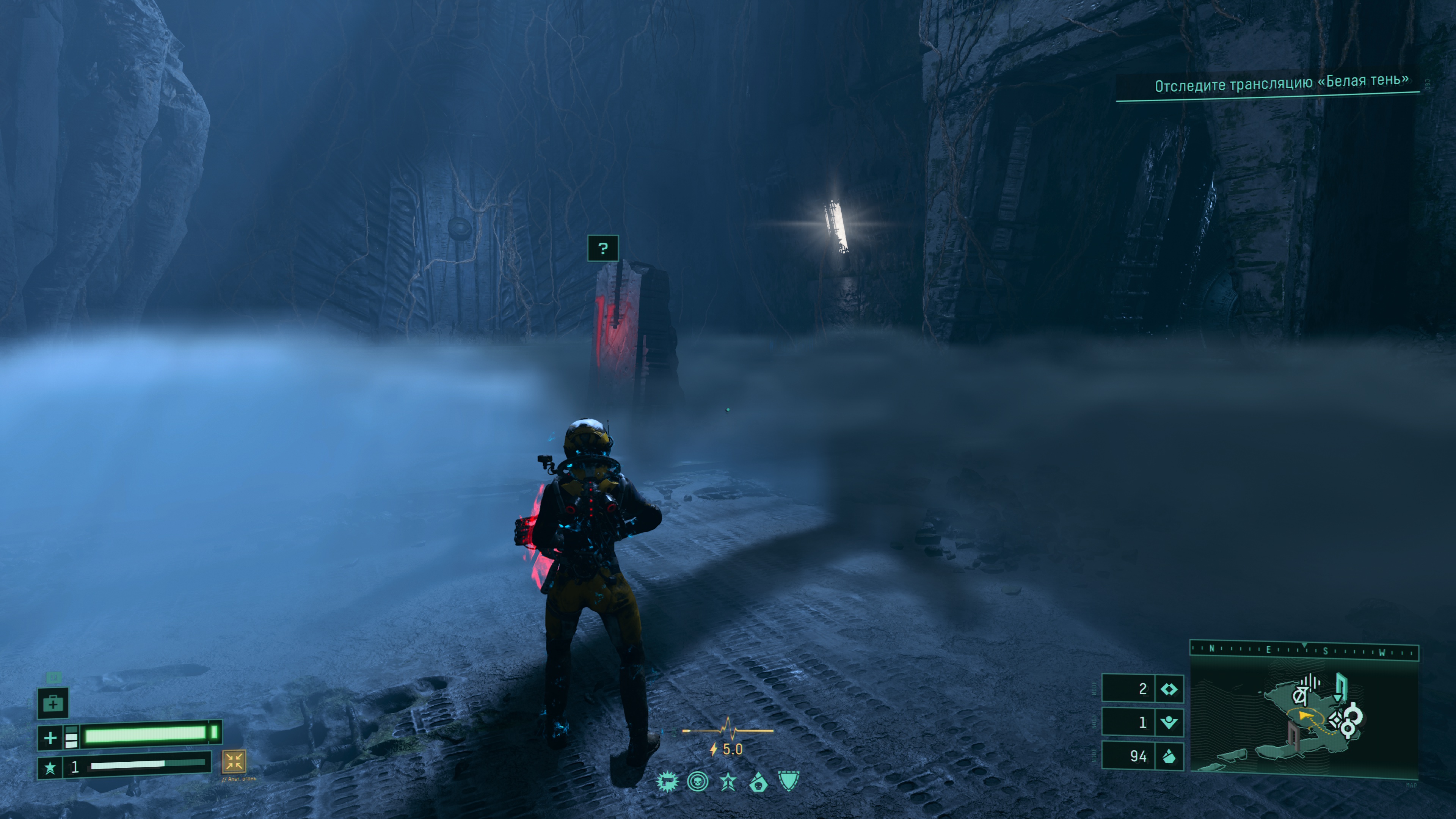The image size is (1456, 819).
Task: Click the white cube marker on minimap
Action: pos(1335,720)
